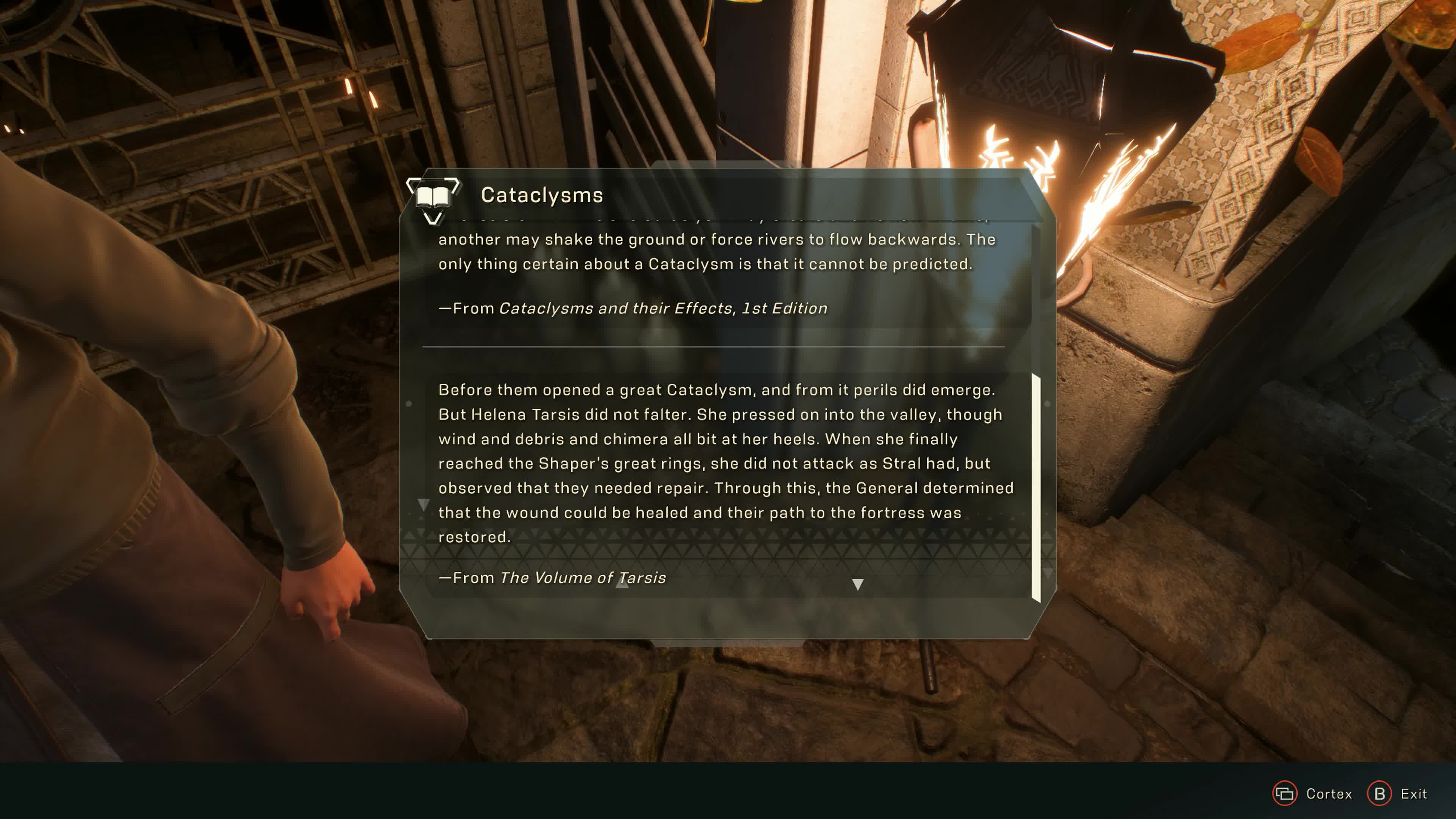Select the right page indicator dot
1456x819 pixels.
[1048, 403]
